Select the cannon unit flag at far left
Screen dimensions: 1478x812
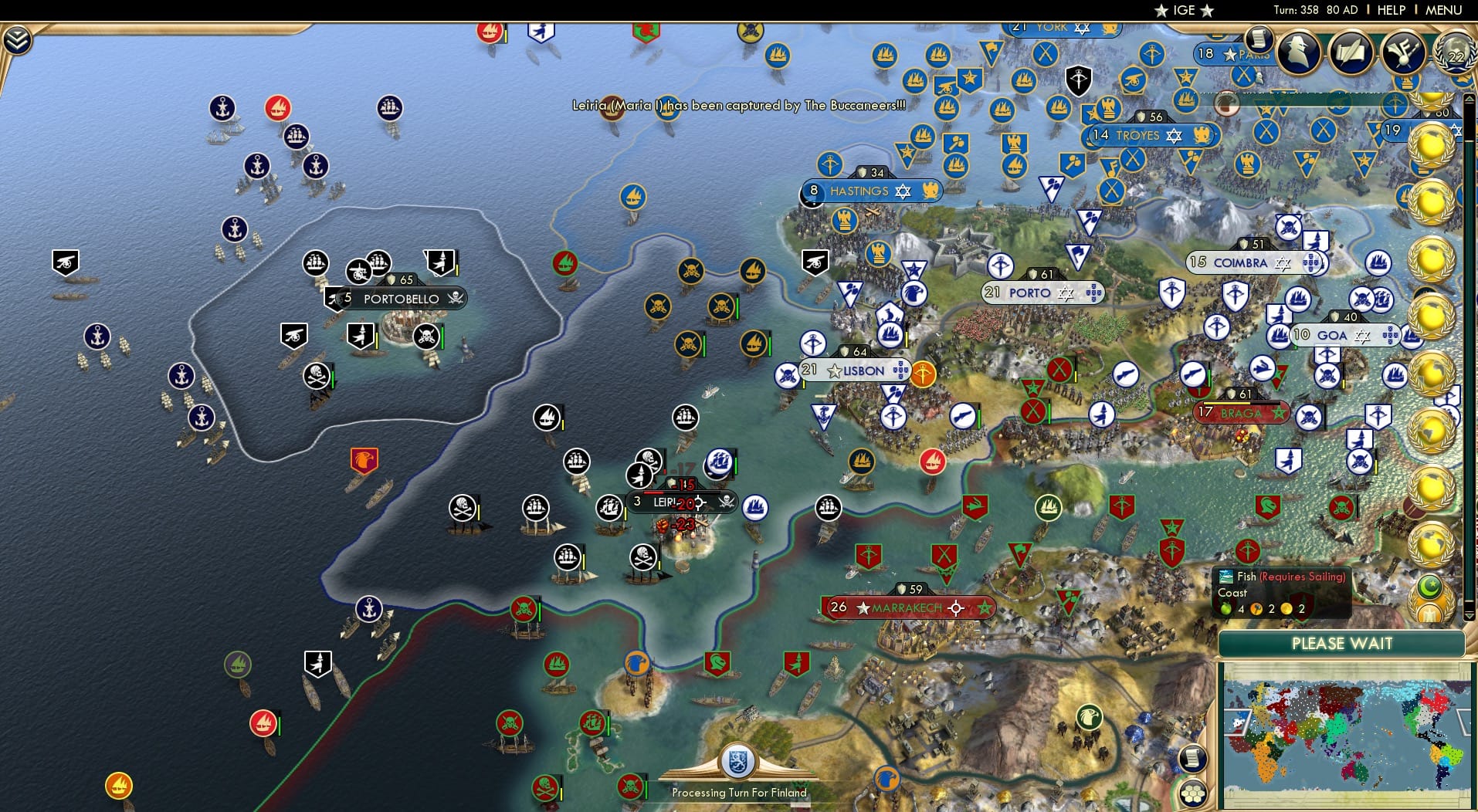[x=65, y=263]
